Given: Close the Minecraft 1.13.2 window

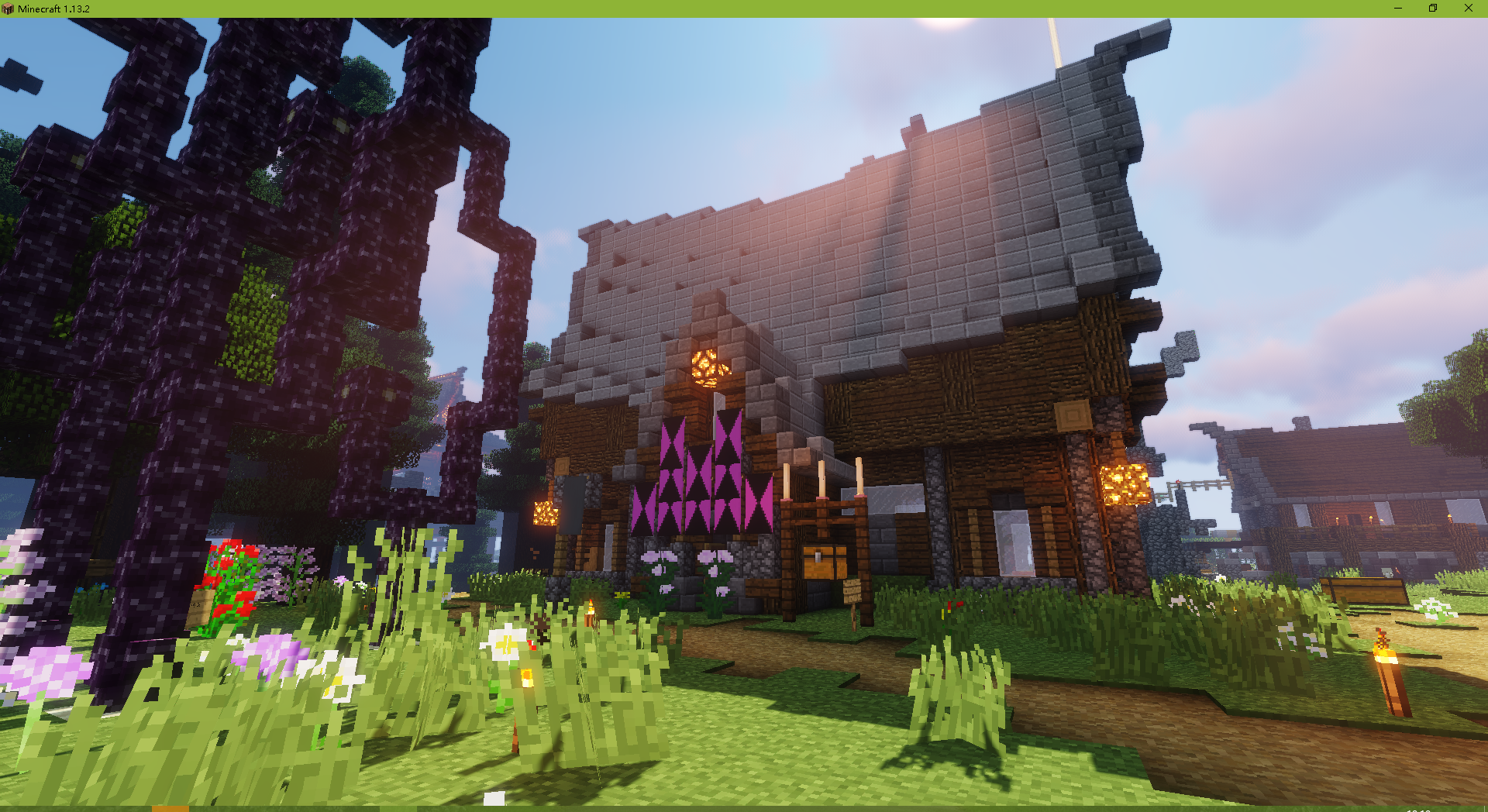Looking at the screenshot, I should point(1468,9).
